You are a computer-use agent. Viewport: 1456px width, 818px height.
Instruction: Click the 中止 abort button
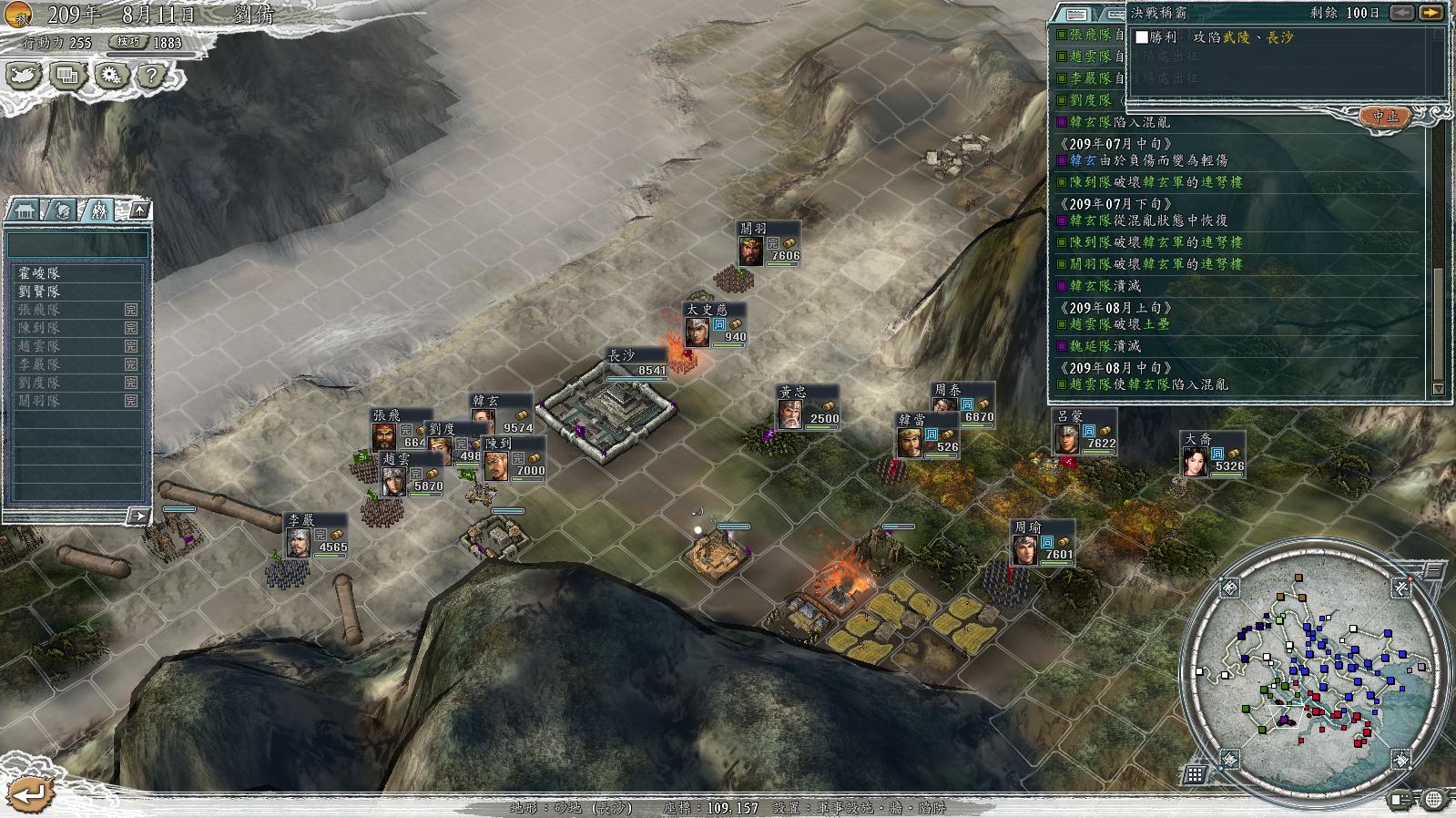(1386, 117)
